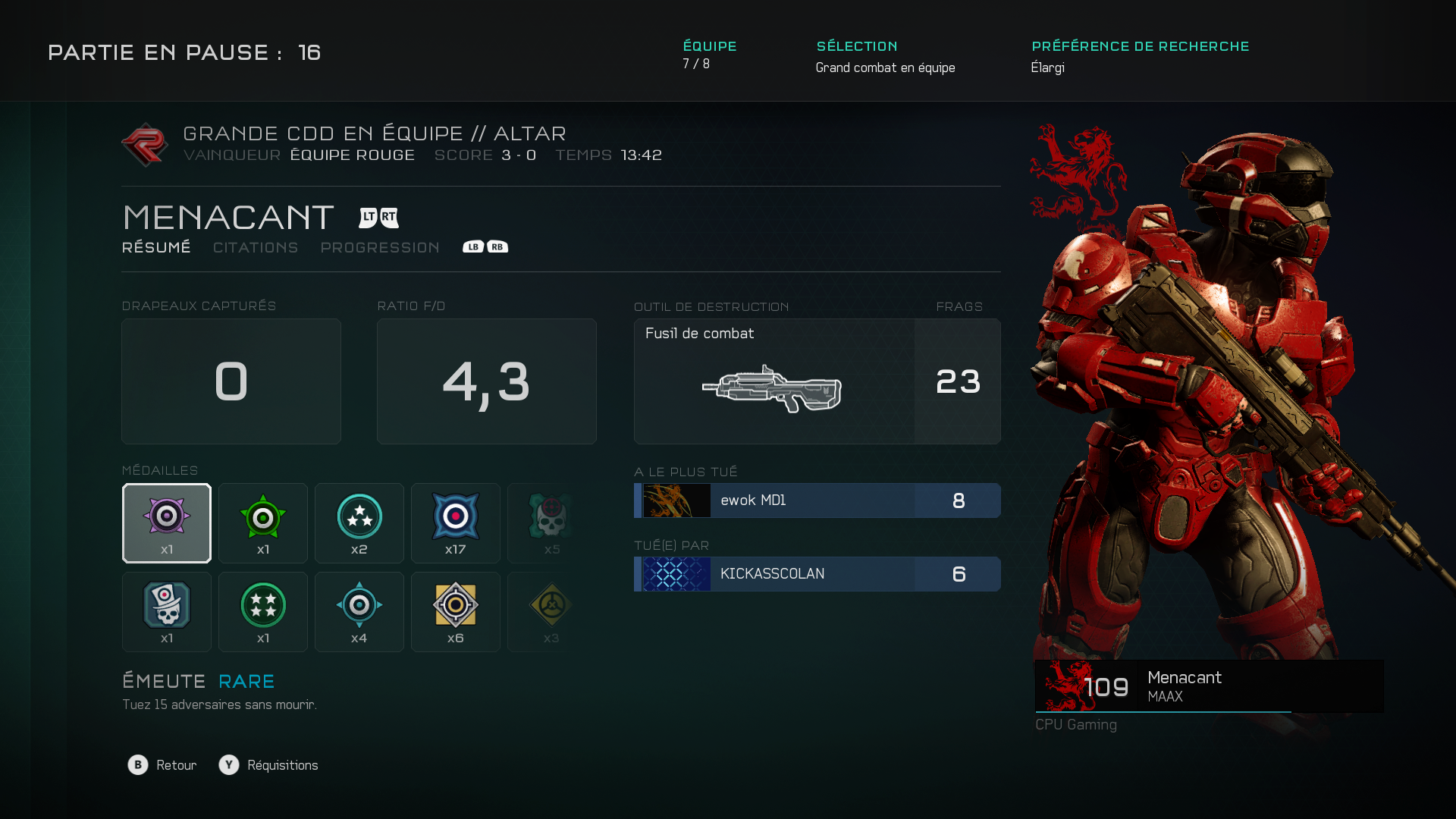
Task: Open the Progression tab
Action: (x=380, y=248)
